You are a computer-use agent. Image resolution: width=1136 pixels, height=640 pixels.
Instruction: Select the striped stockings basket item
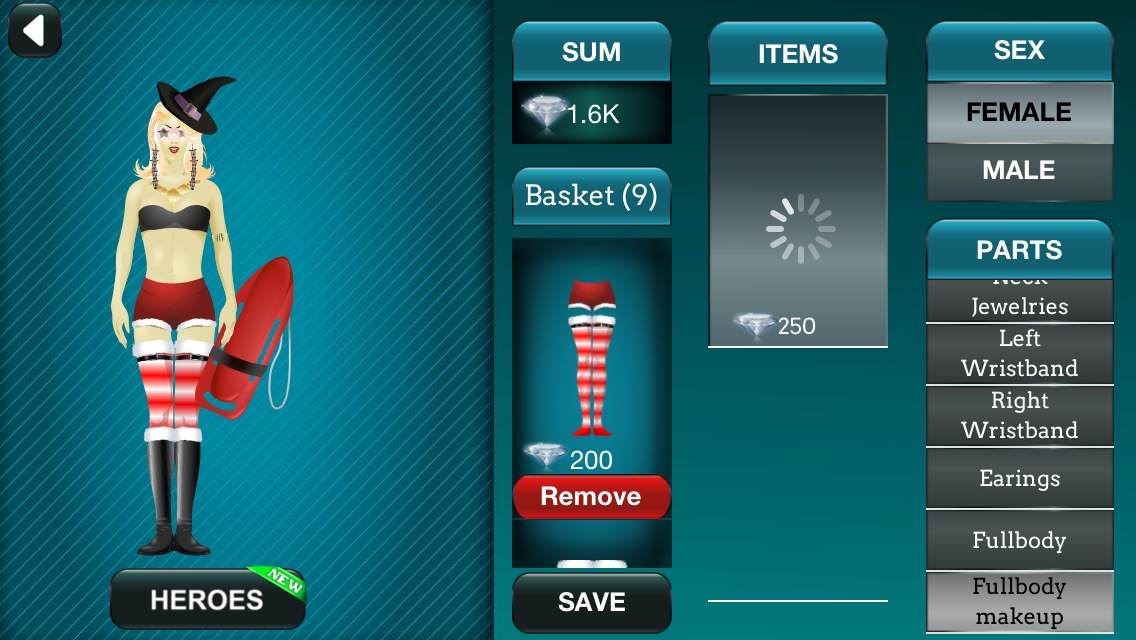591,358
